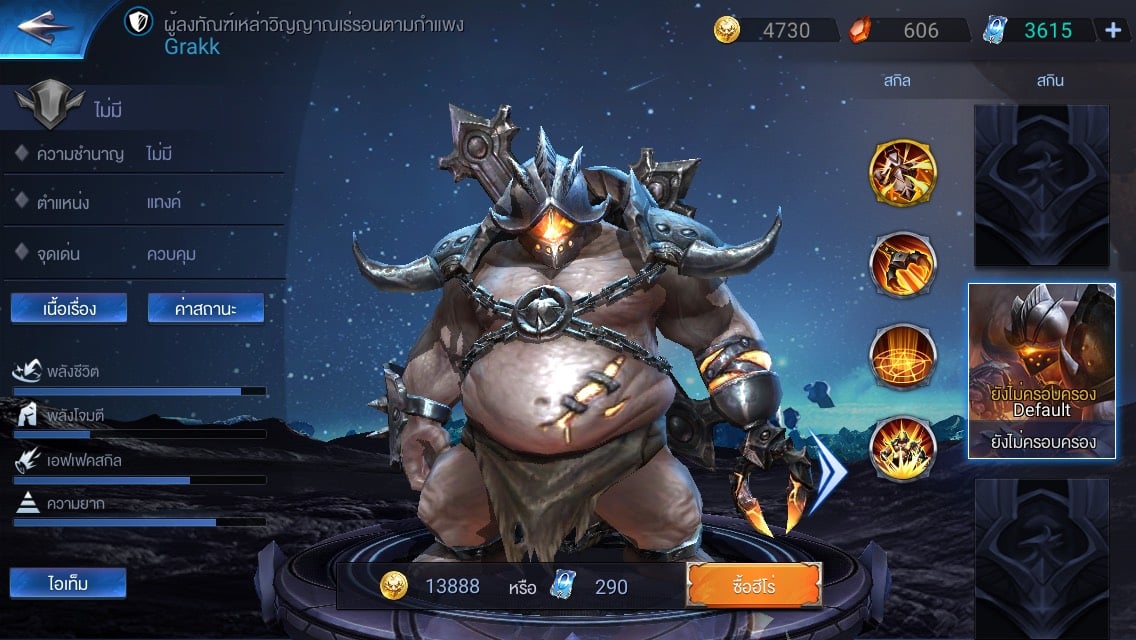Switch to the สกิน skins tab

point(1050,81)
